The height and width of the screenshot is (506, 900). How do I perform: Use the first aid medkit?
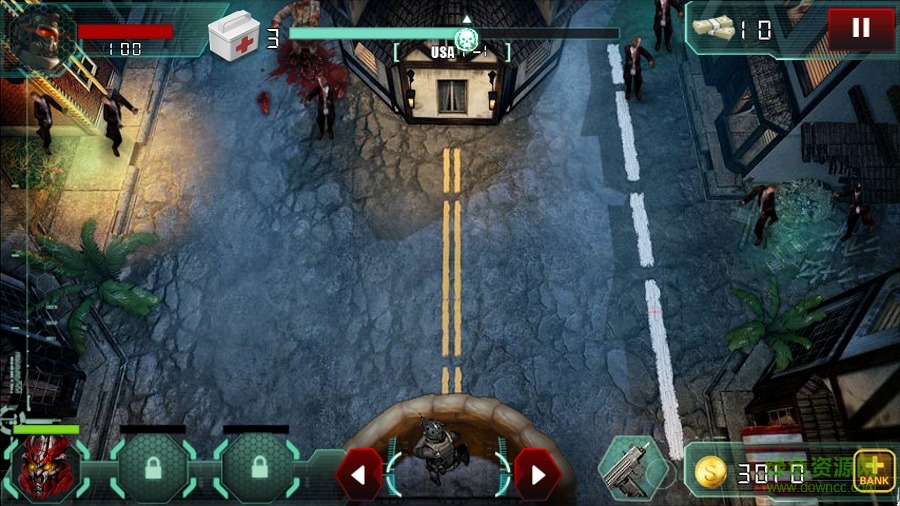233,37
